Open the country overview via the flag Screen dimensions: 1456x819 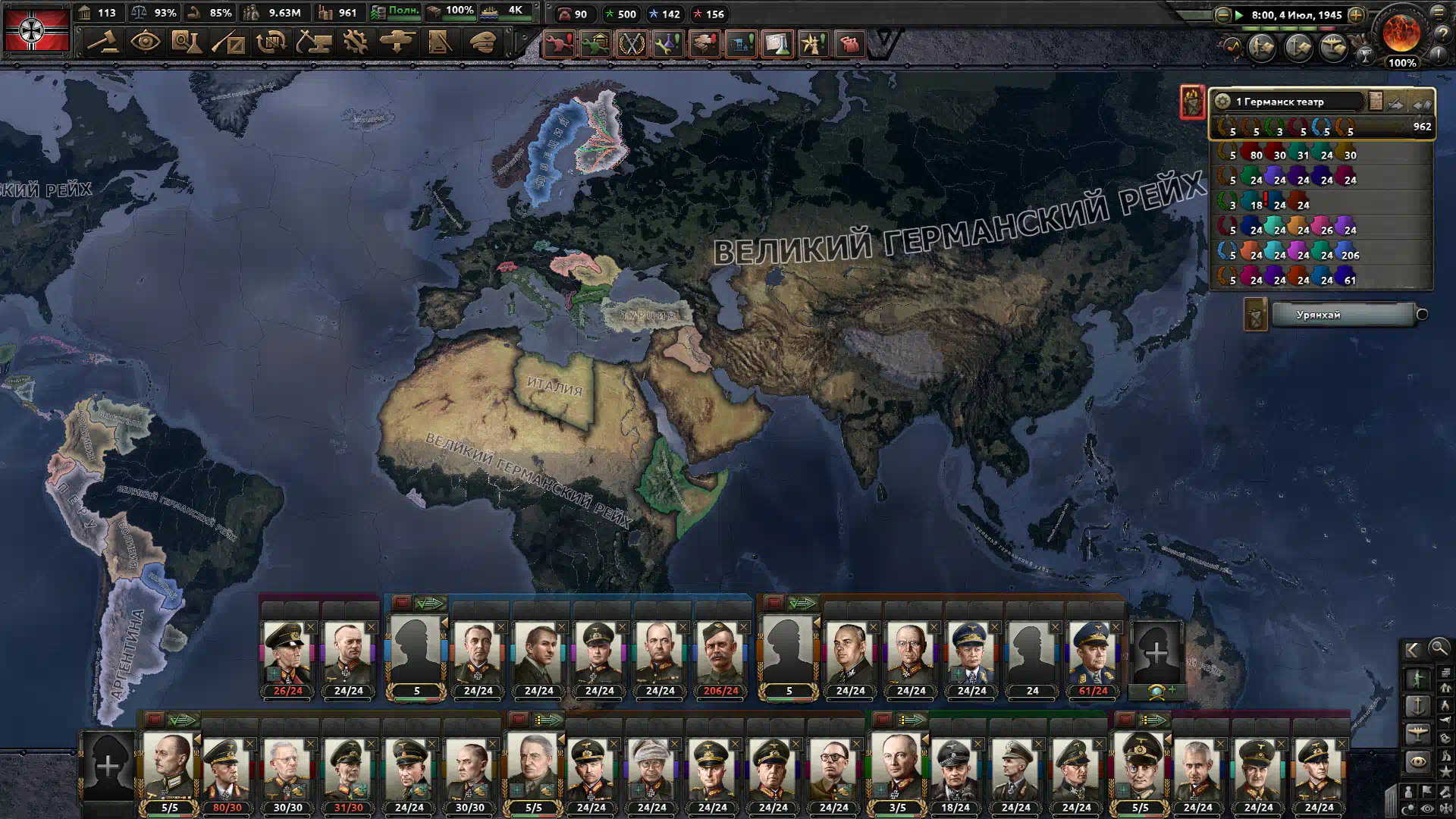pos(36,30)
